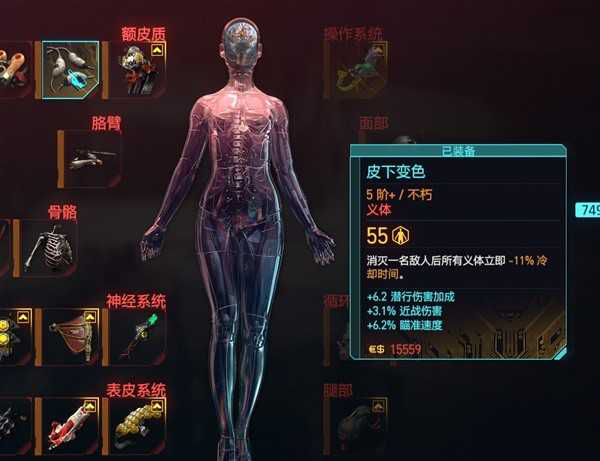Open the operating system cyberware slot
The height and width of the screenshot is (461, 600).
(360, 70)
